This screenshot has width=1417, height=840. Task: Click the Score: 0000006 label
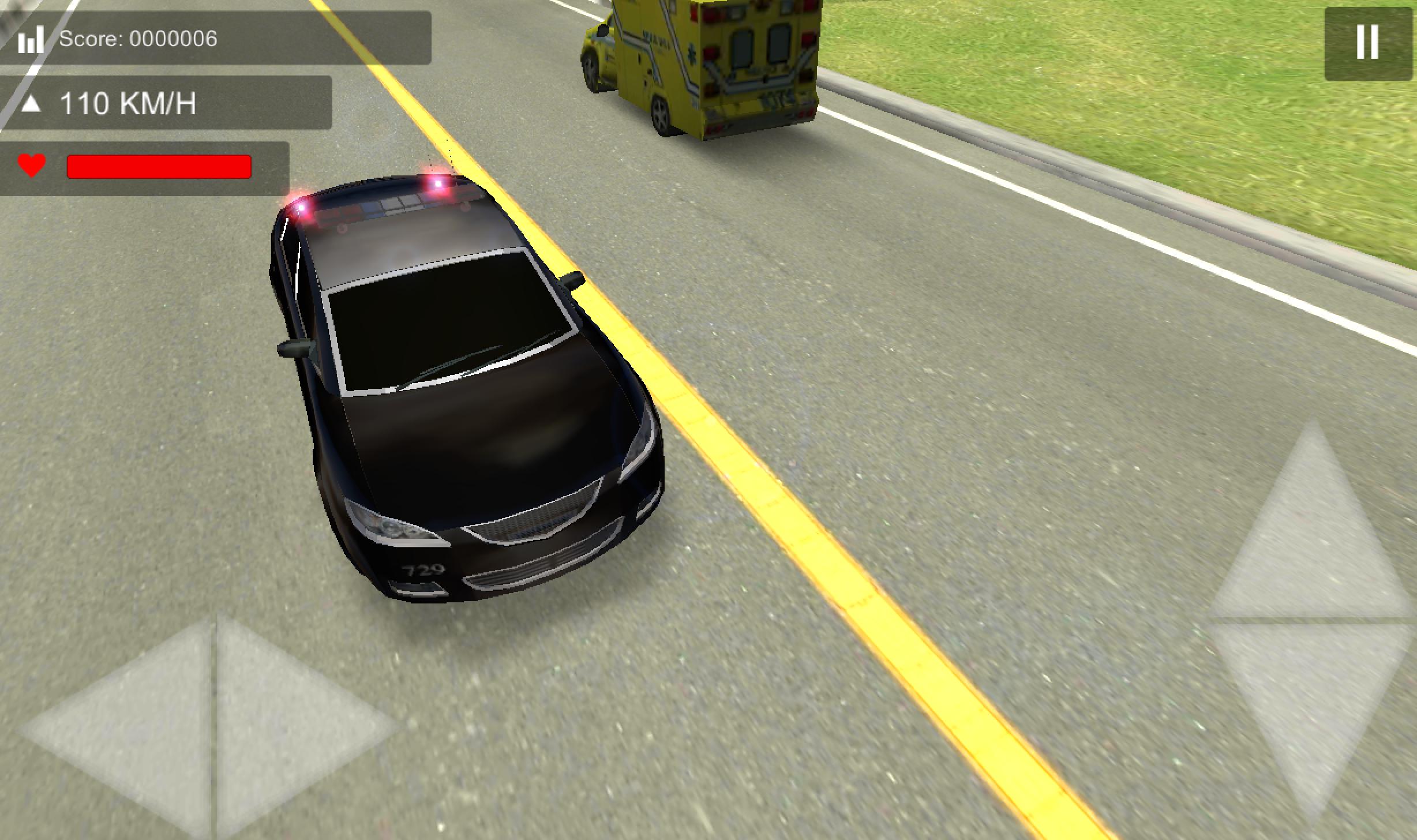pos(137,39)
